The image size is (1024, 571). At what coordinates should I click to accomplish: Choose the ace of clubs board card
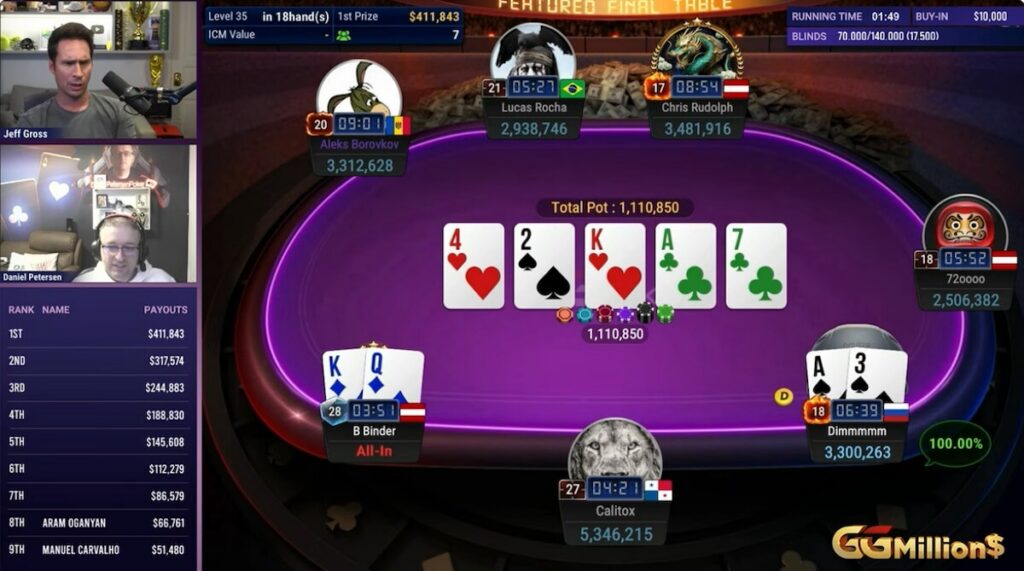tap(685, 265)
